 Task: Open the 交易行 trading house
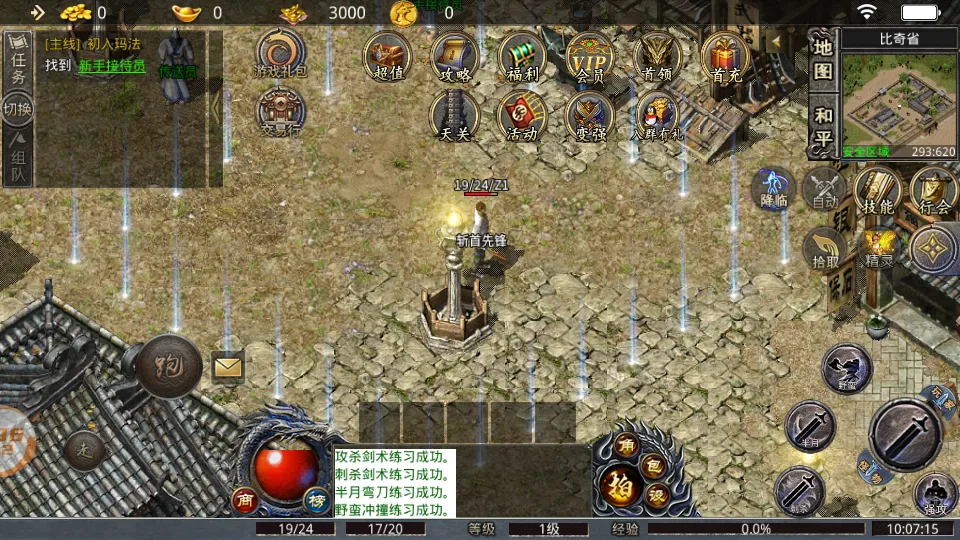[x=282, y=112]
